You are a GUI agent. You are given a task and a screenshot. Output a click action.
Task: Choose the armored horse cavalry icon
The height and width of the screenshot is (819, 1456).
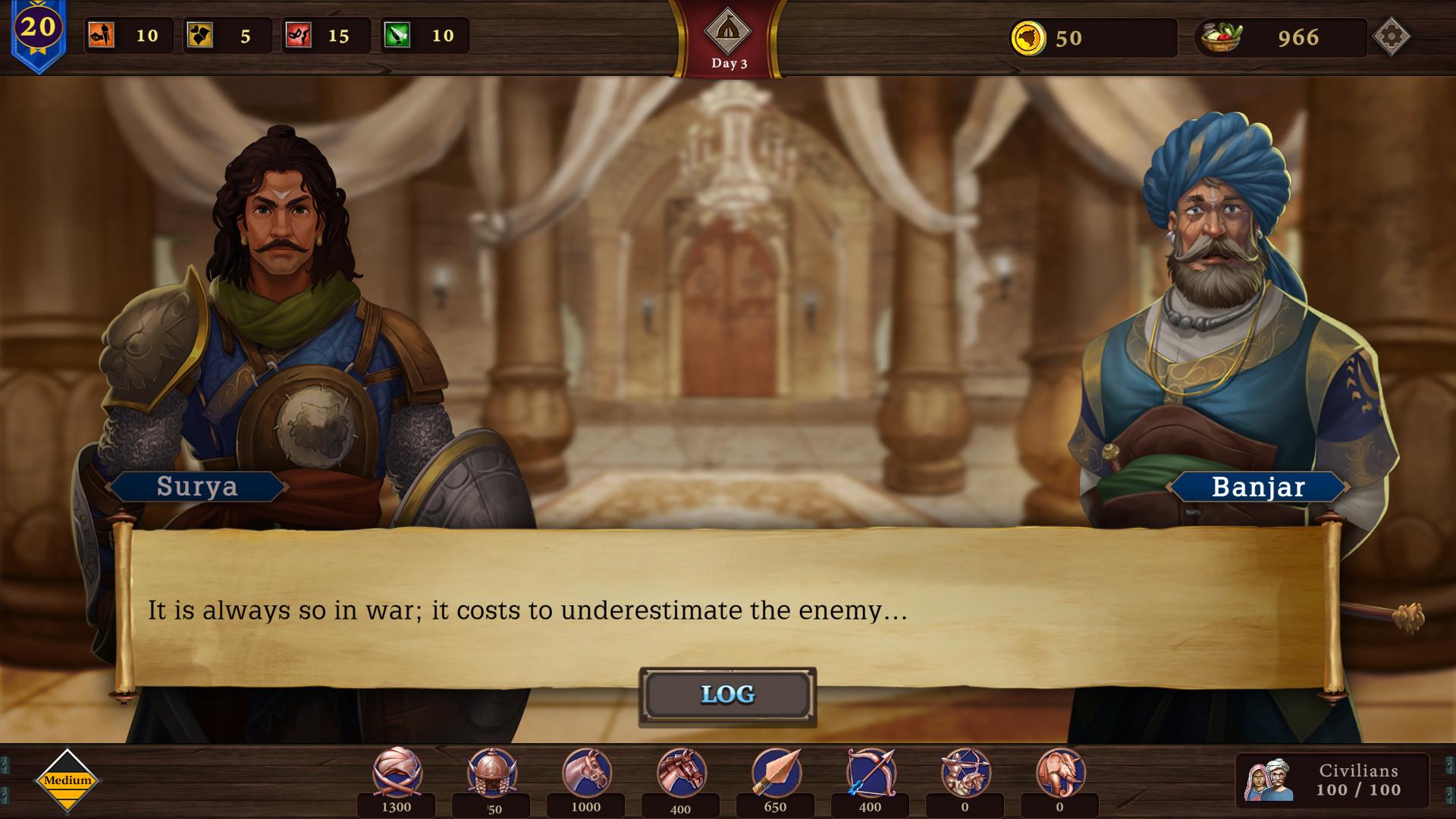coord(681,773)
